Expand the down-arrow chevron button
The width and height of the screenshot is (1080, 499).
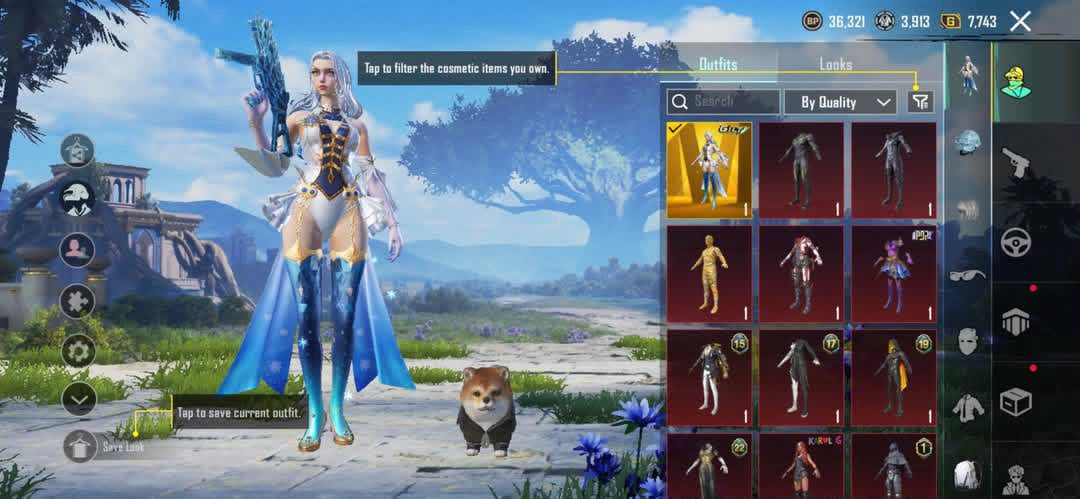point(78,399)
